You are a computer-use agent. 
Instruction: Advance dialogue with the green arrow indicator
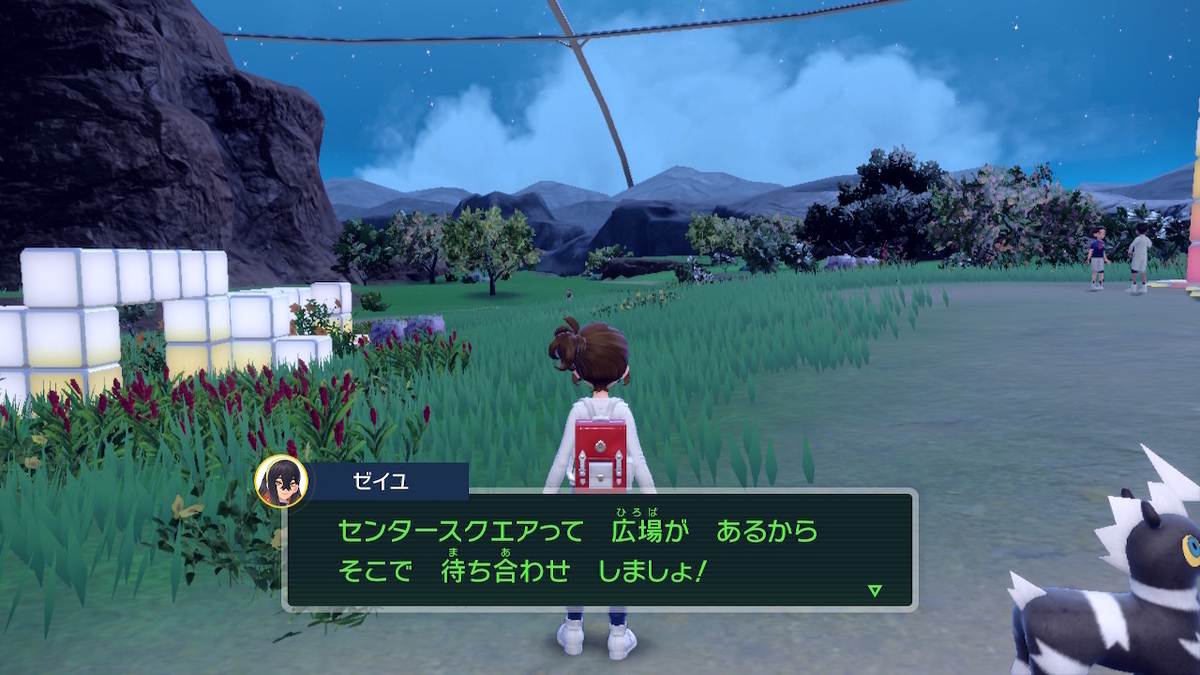click(x=875, y=590)
